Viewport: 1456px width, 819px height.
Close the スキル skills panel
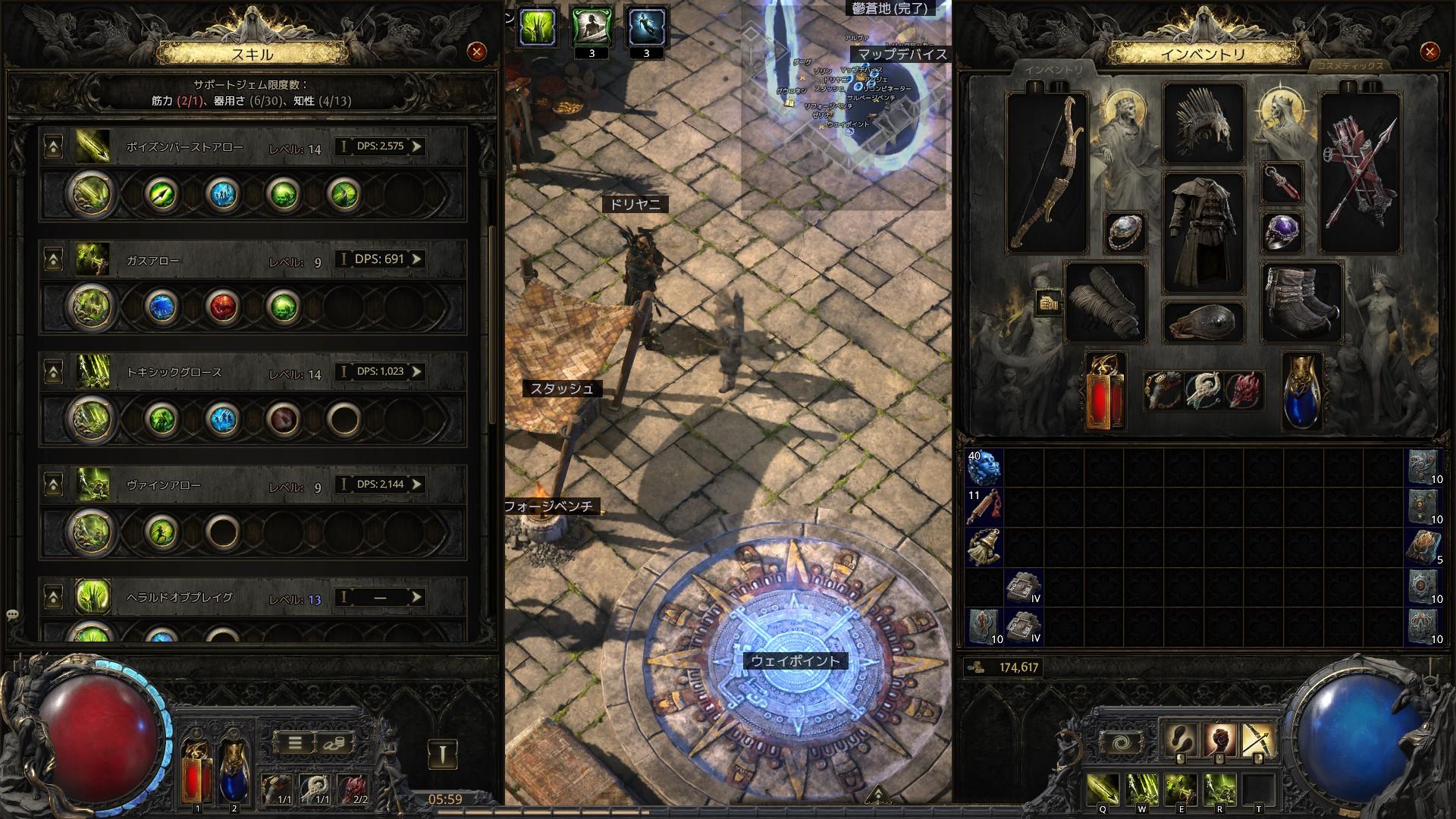(476, 52)
